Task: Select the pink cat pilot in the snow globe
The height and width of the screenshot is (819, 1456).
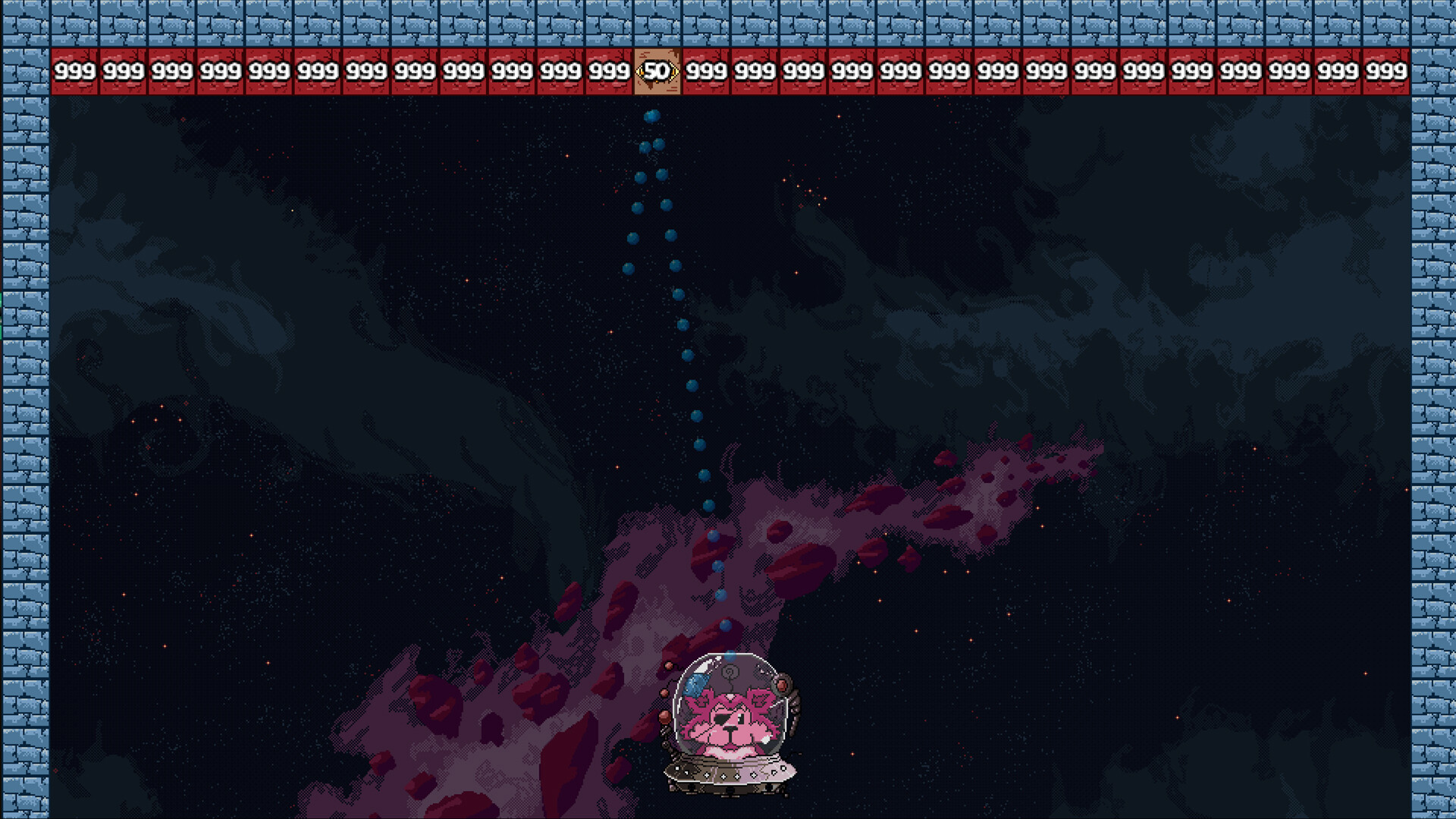Action: pyautogui.click(x=728, y=724)
